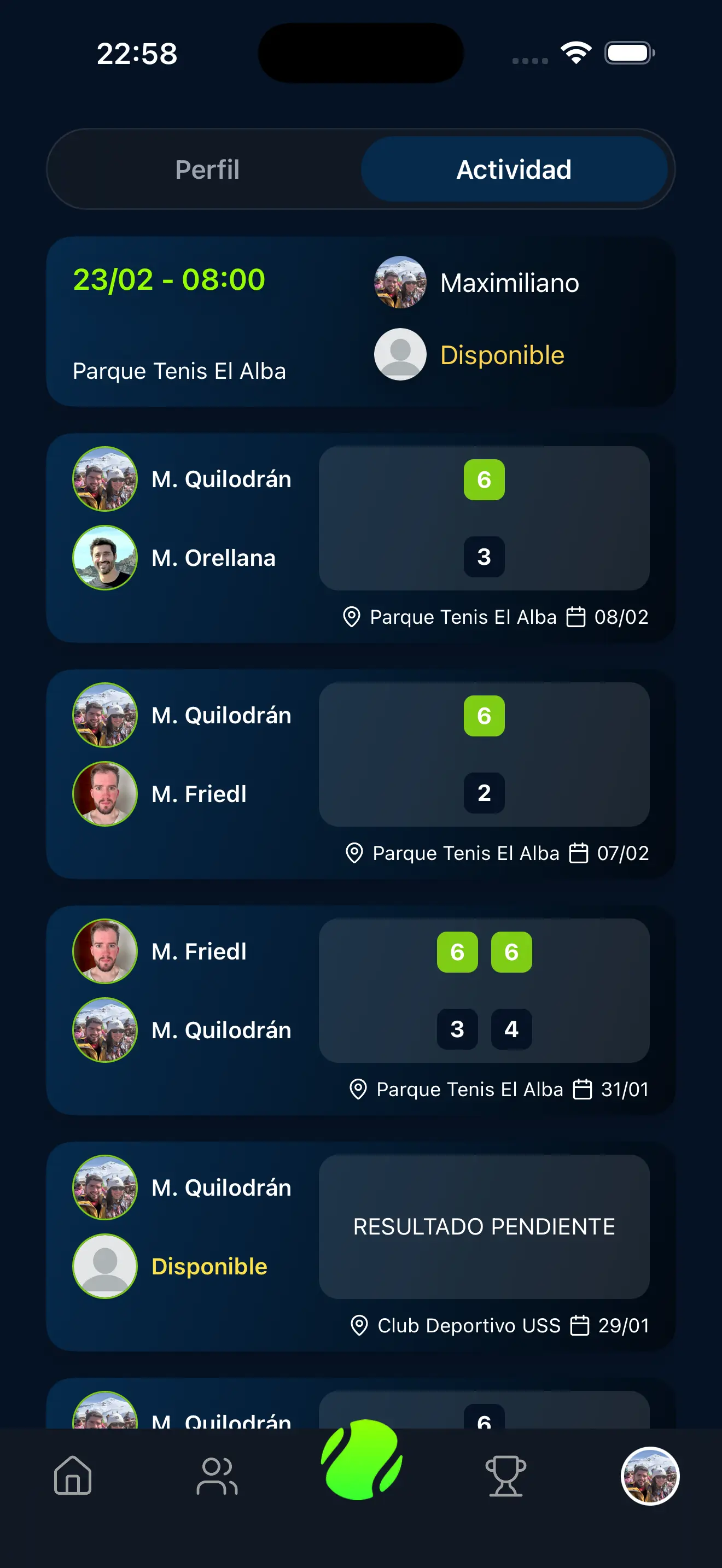Select the green score 6 from the 08/02 match
Image resolution: width=722 pixels, height=1568 pixels.
(x=484, y=479)
